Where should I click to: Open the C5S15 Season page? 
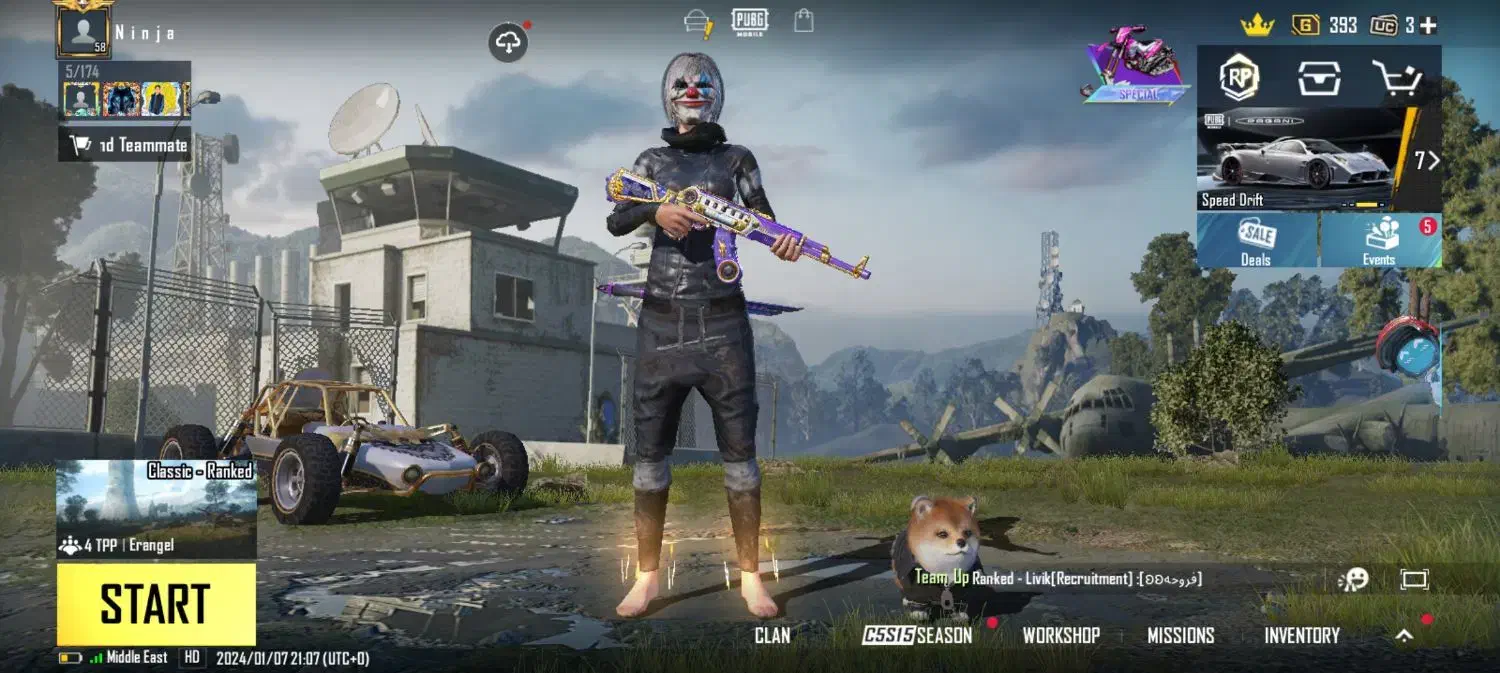pos(918,635)
